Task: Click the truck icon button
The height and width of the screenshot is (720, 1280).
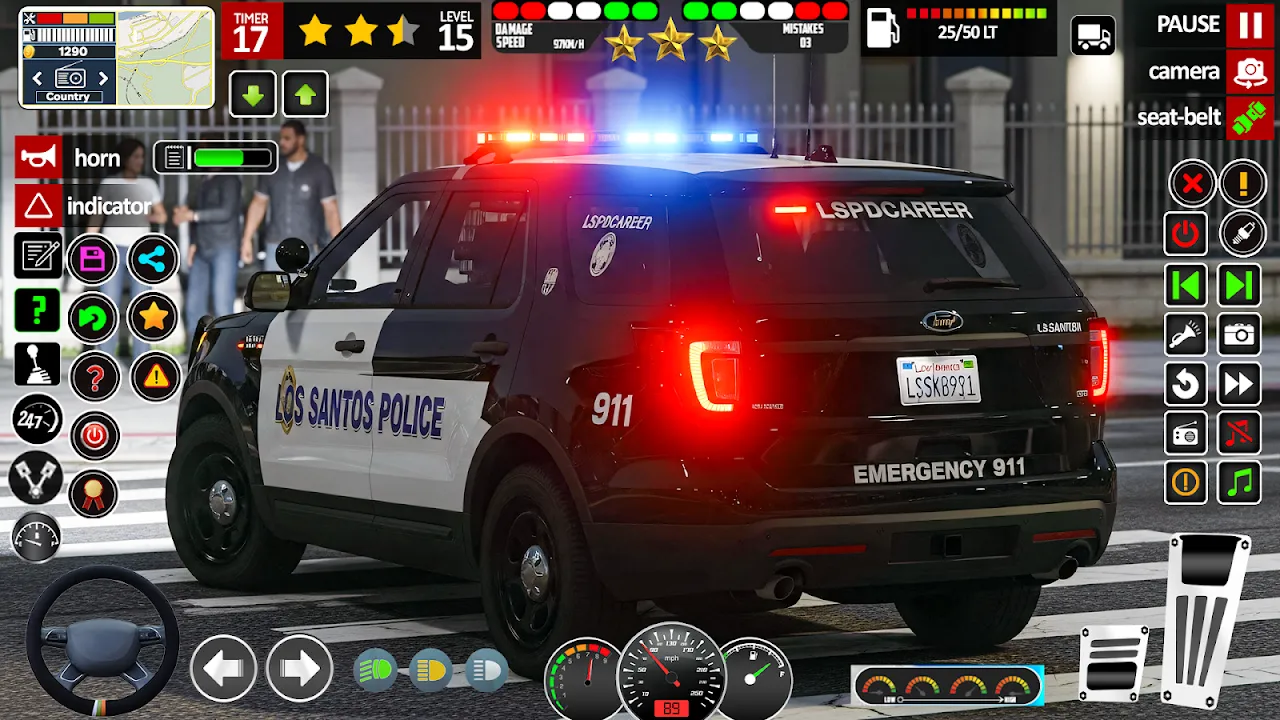Action: (x=1093, y=36)
